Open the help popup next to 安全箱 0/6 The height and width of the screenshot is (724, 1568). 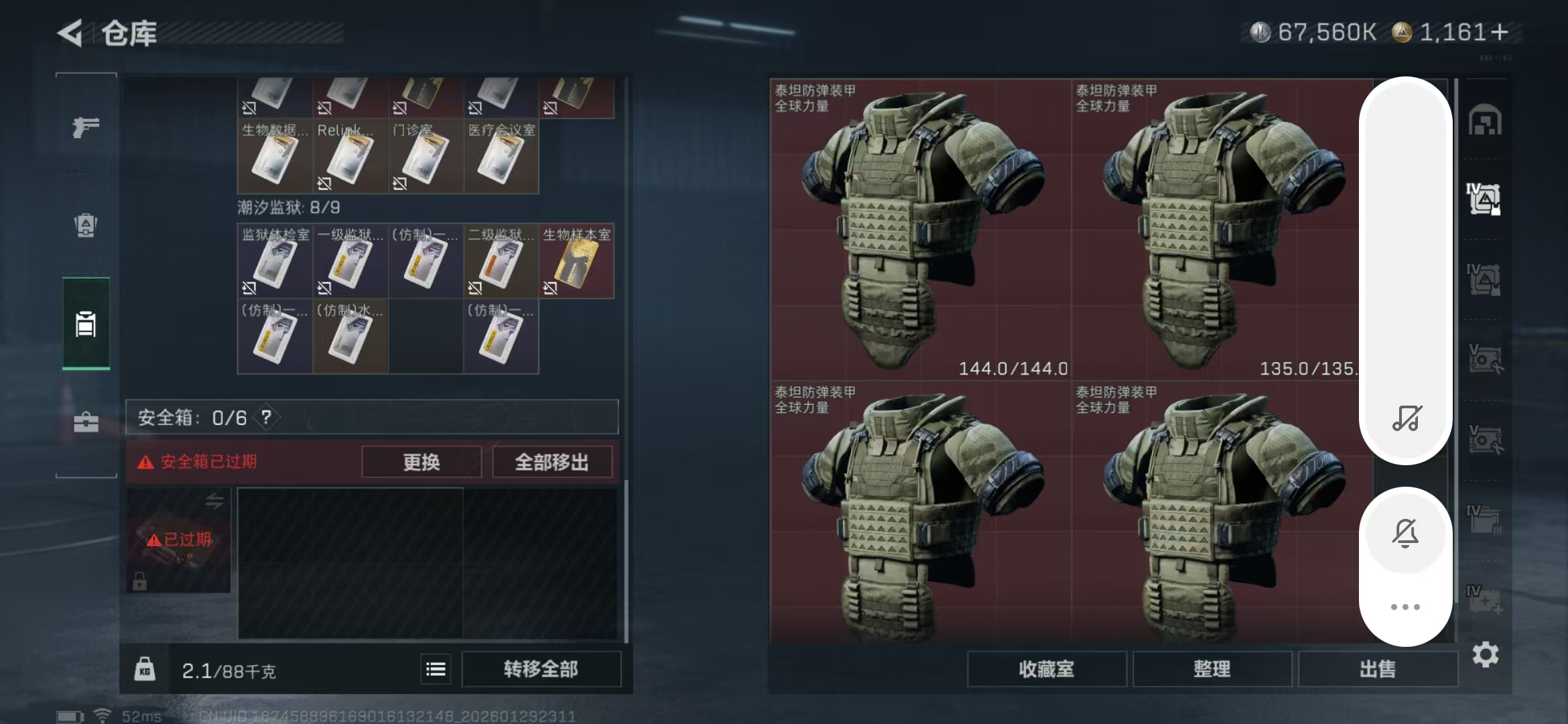266,417
